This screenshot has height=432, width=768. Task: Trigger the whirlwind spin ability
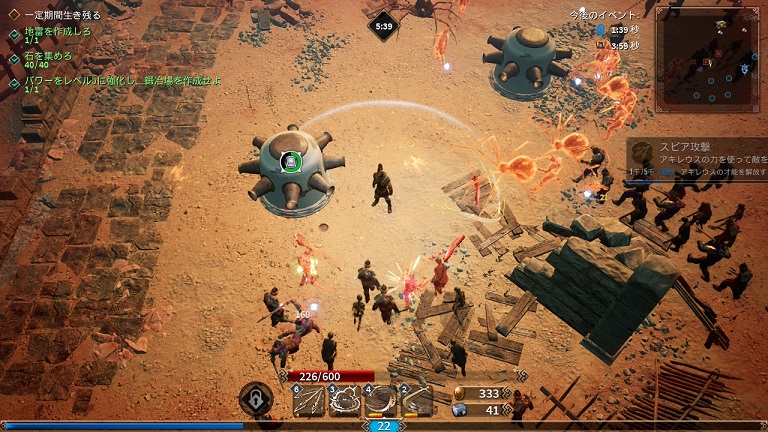(381, 401)
